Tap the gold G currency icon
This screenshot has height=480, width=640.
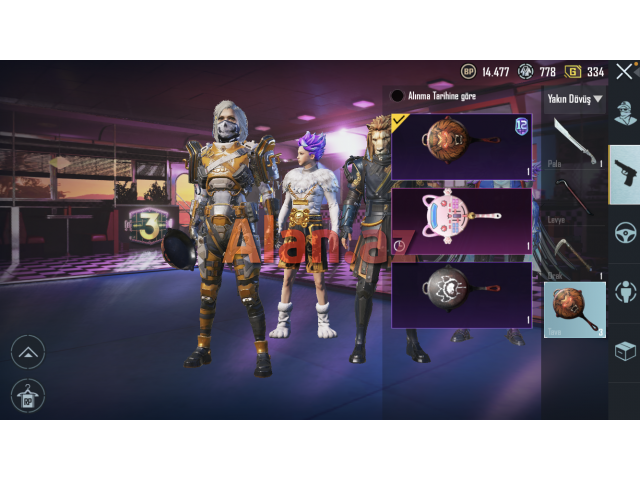(573, 71)
